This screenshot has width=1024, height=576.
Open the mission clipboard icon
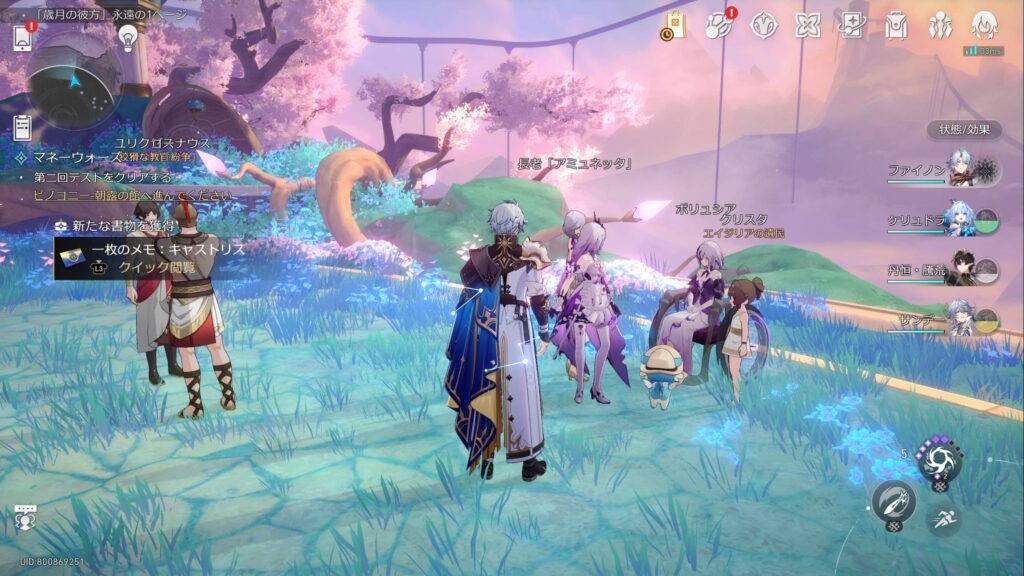[22, 127]
